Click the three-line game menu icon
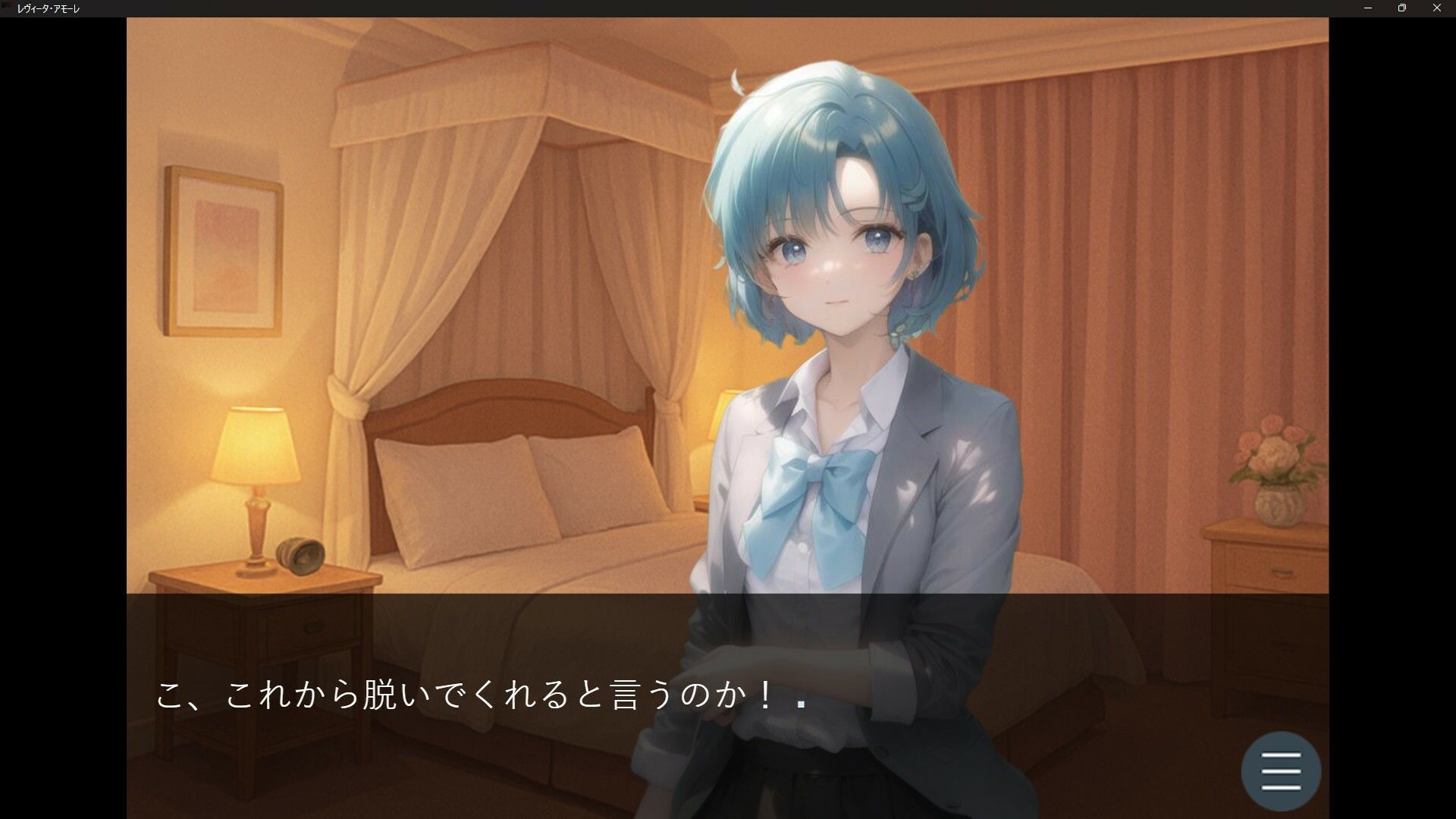Screen dimensions: 1456x819 [x=1280, y=770]
